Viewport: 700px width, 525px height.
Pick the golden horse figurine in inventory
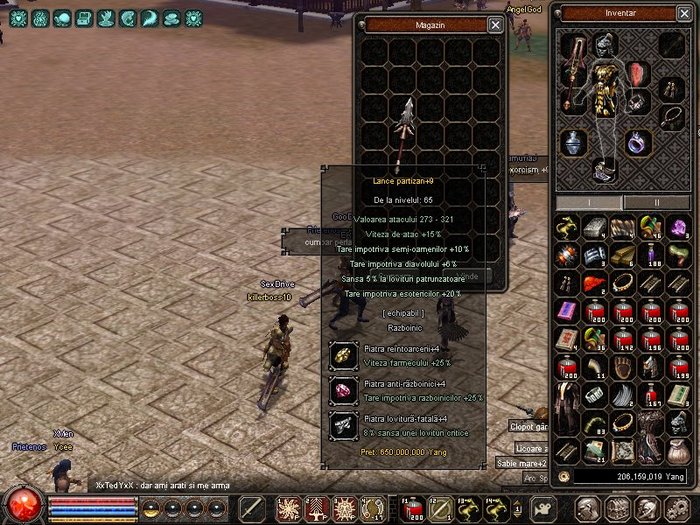(x=567, y=229)
